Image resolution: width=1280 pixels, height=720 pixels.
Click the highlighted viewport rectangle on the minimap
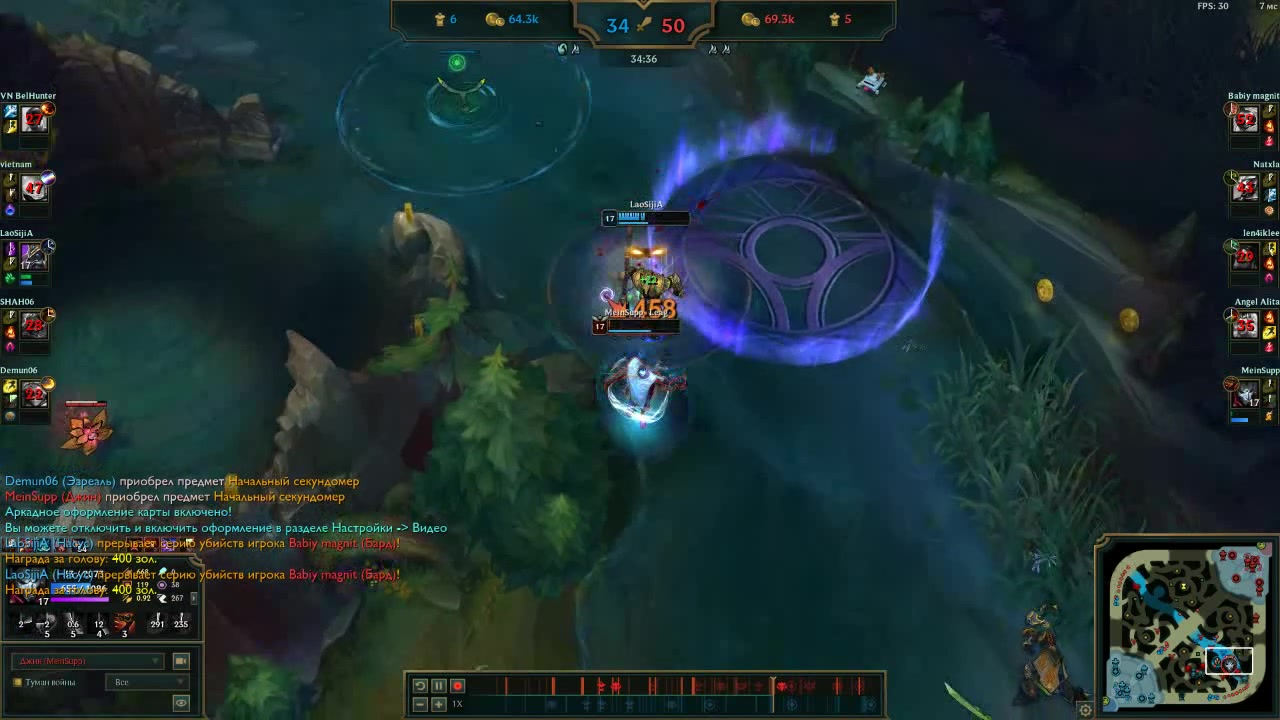point(1229,661)
